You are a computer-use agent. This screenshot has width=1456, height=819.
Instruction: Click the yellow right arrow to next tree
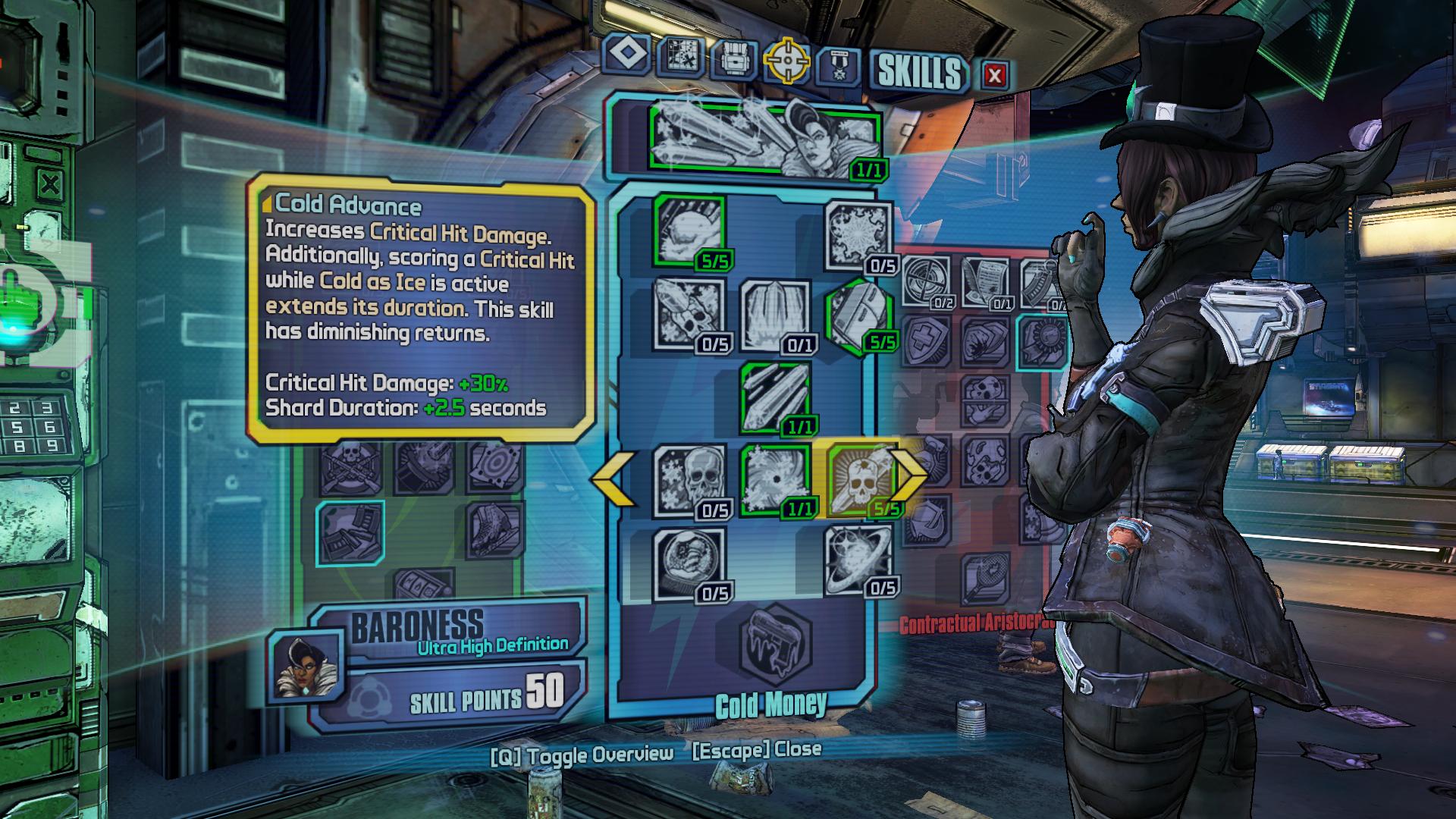(x=908, y=475)
